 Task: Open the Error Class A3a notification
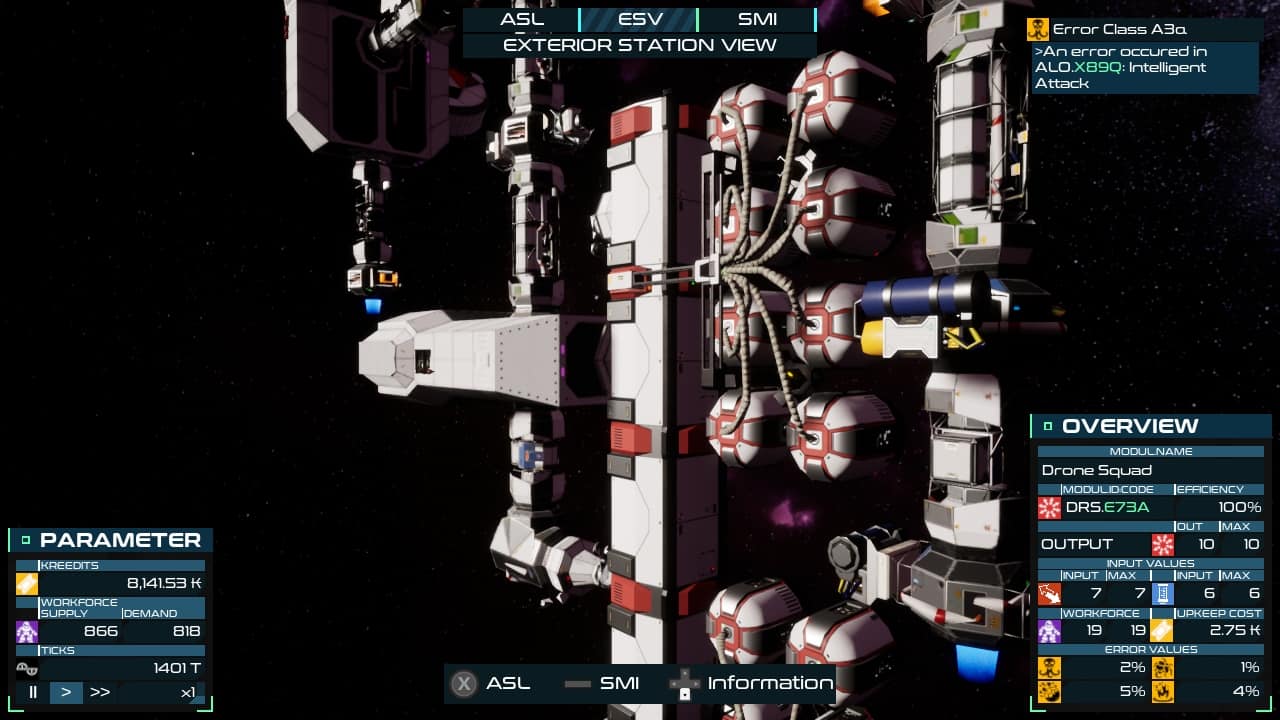click(1144, 29)
